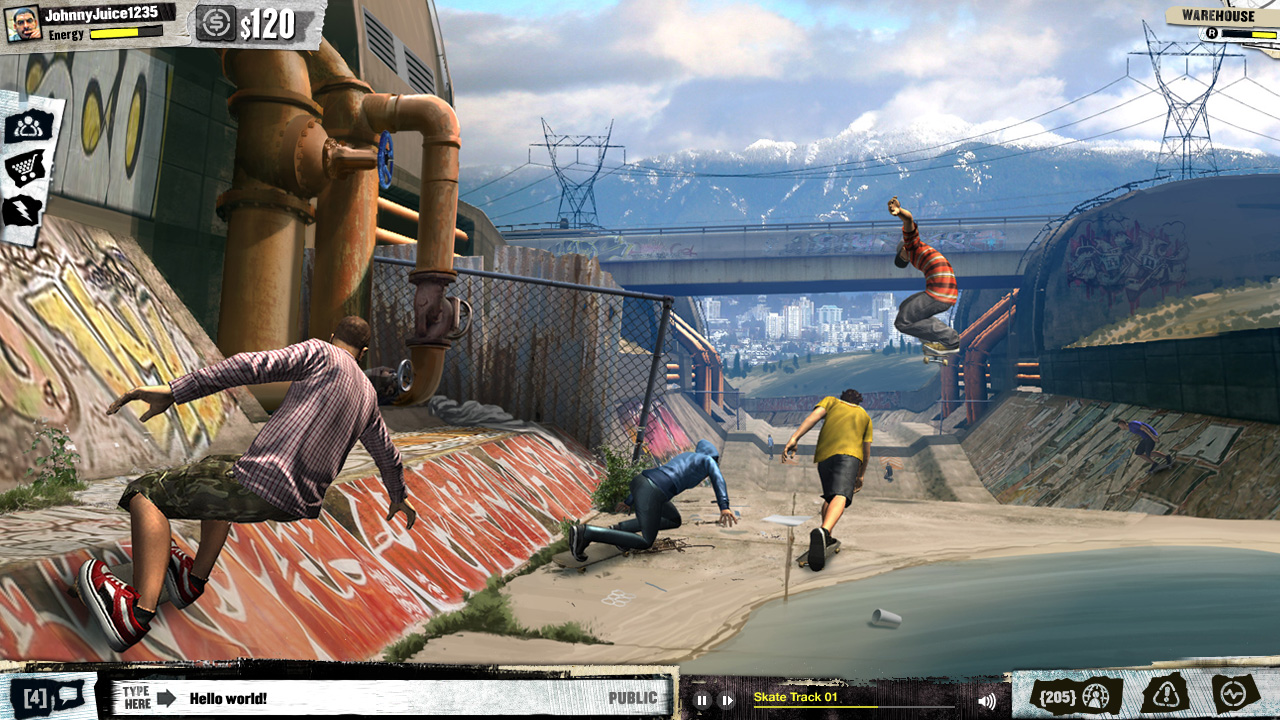Select the lightning bolt icon
The width and height of the screenshot is (1280, 720).
coord(24,210)
